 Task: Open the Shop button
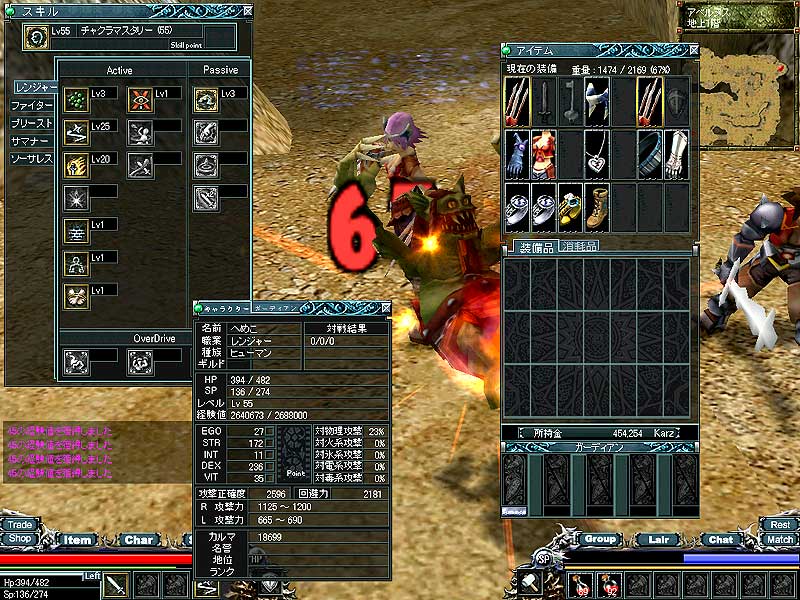[x=19, y=538]
